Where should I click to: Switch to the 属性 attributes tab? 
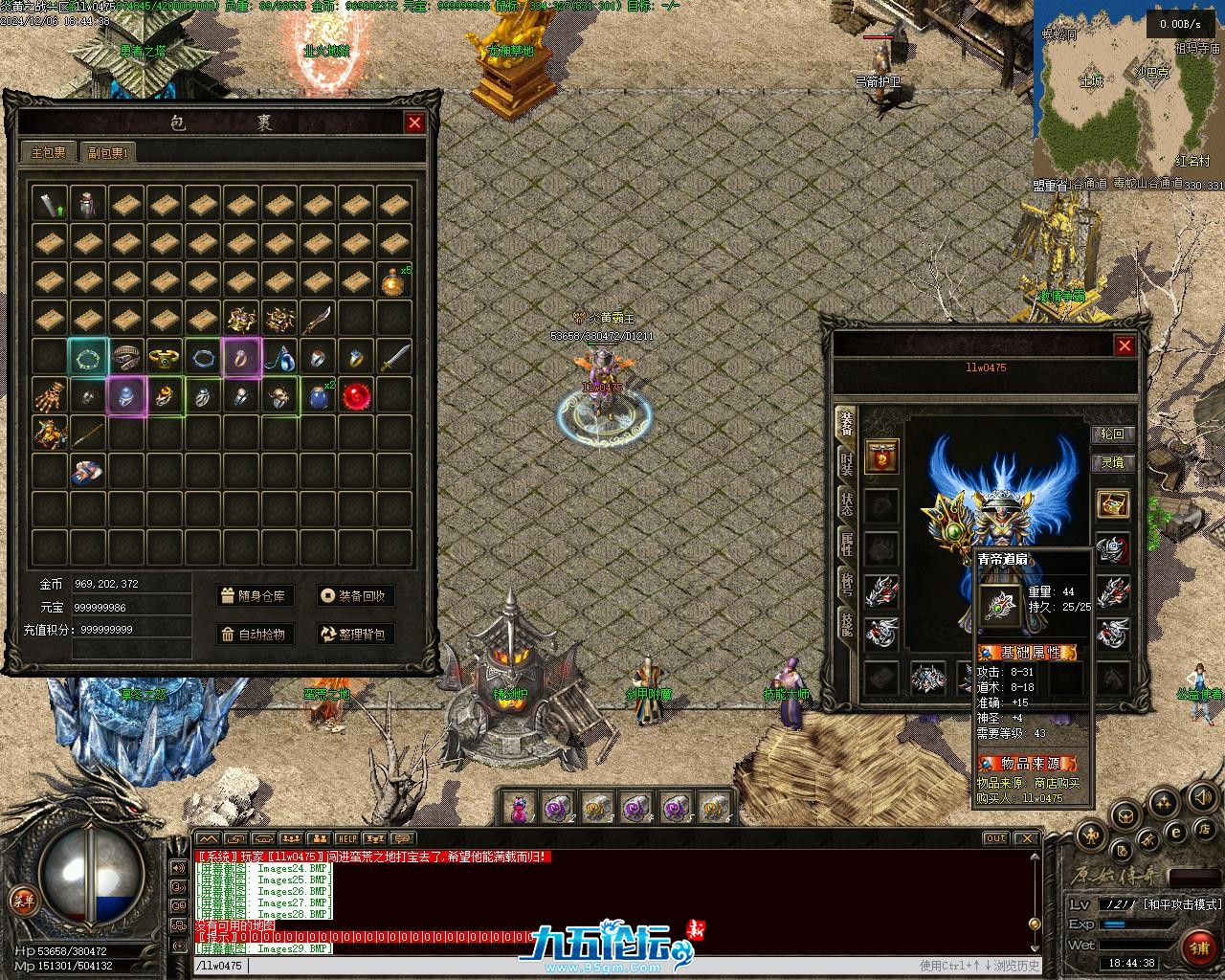[846, 544]
